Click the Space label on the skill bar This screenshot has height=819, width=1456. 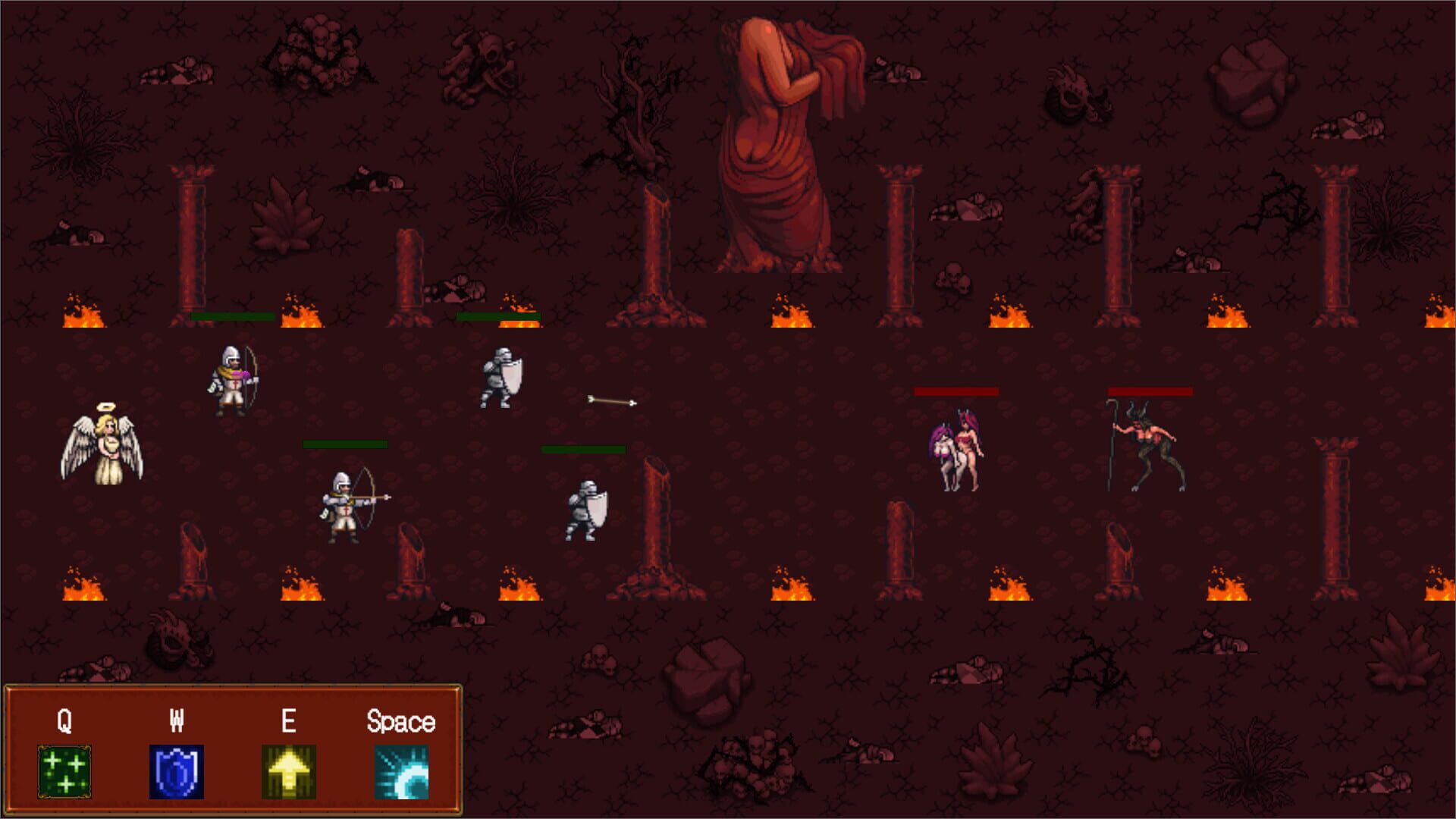coord(402,720)
